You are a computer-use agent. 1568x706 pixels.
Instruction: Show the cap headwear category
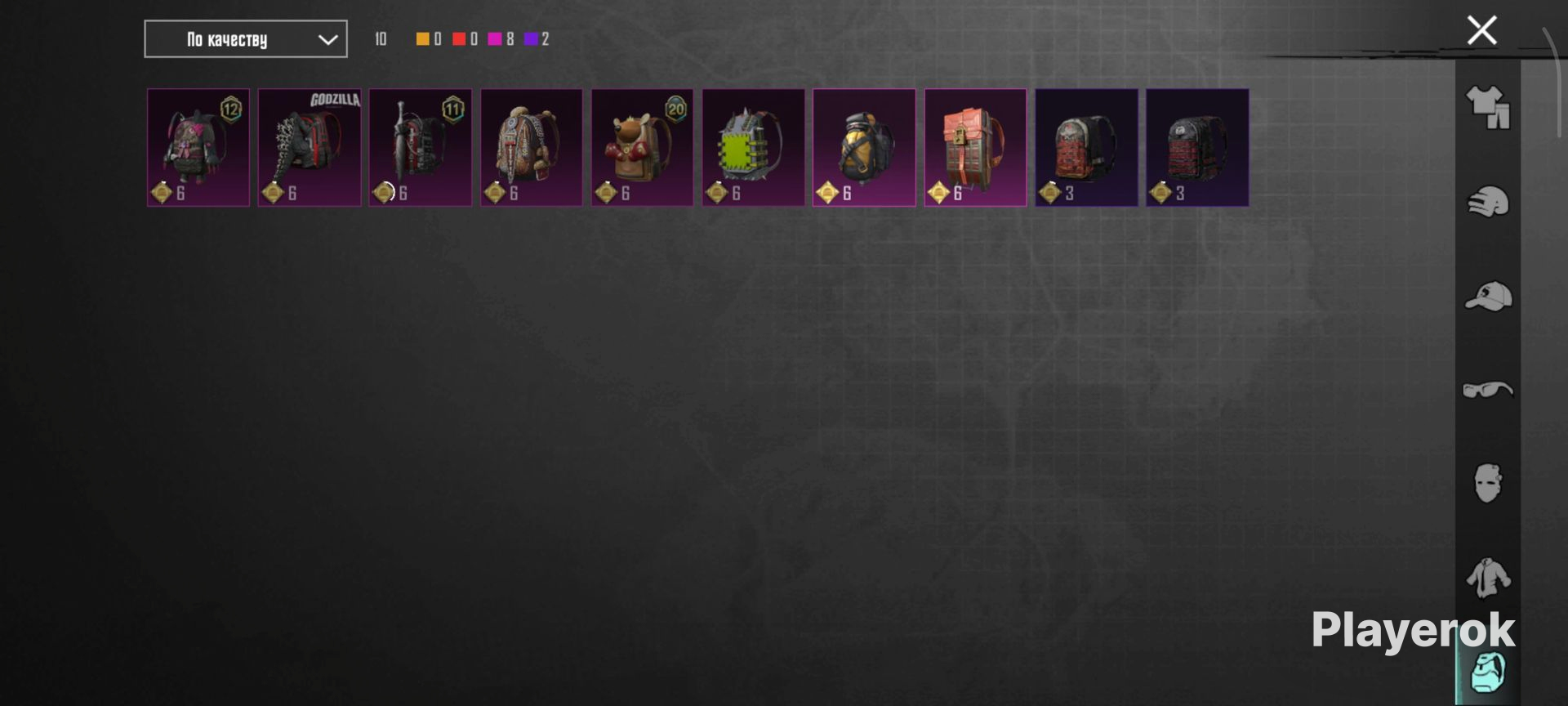[x=1488, y=296]
